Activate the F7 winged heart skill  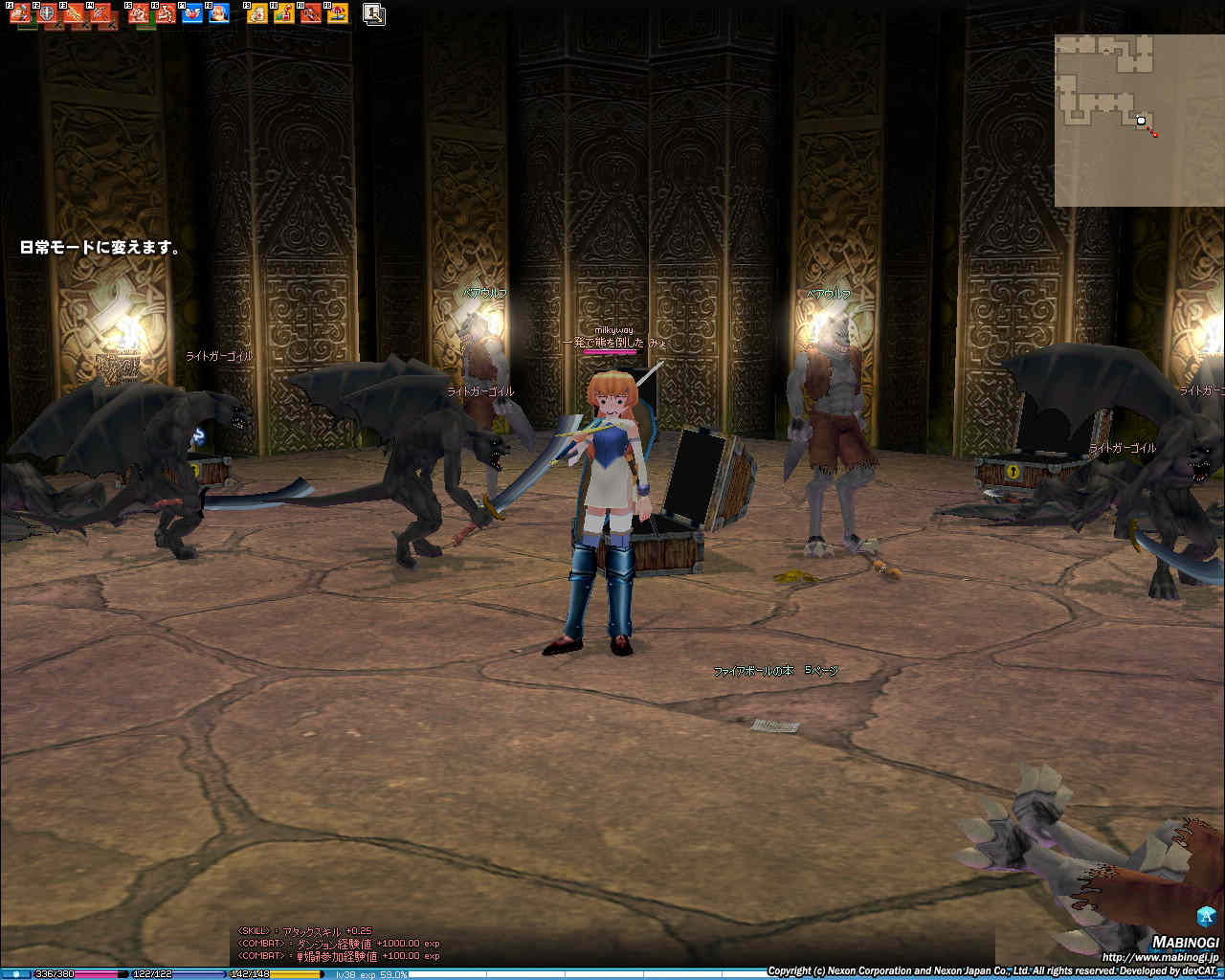192,13
